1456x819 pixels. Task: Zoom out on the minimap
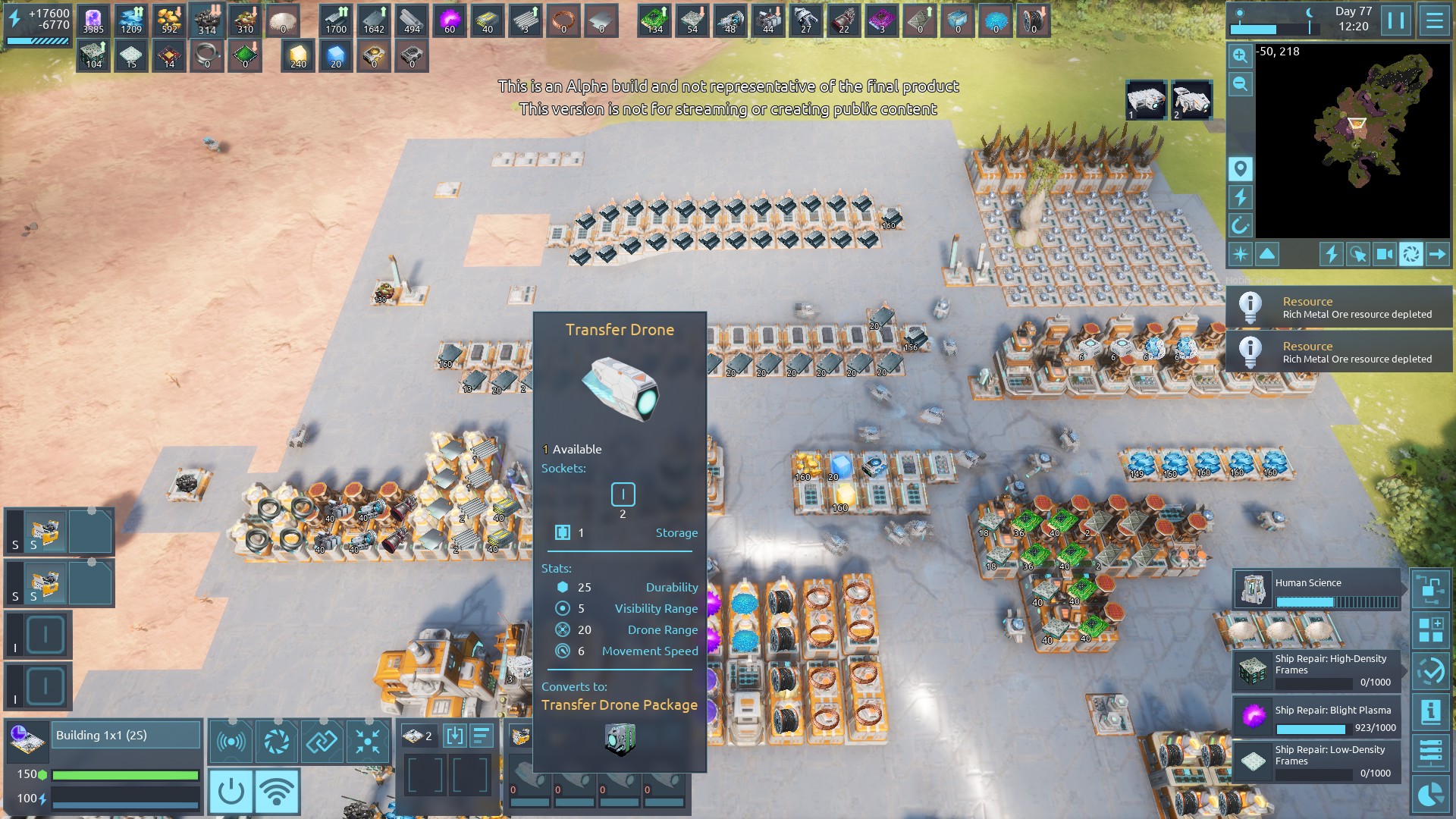(x=1240, y=84)
